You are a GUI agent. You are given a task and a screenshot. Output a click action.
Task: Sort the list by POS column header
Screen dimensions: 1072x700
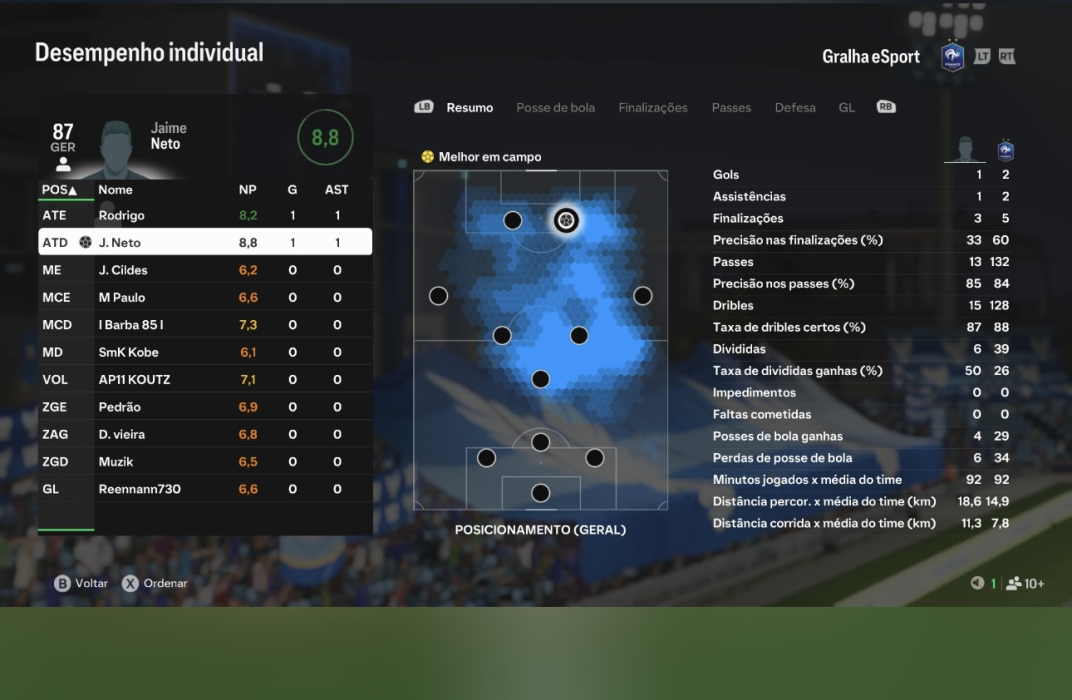59,189
